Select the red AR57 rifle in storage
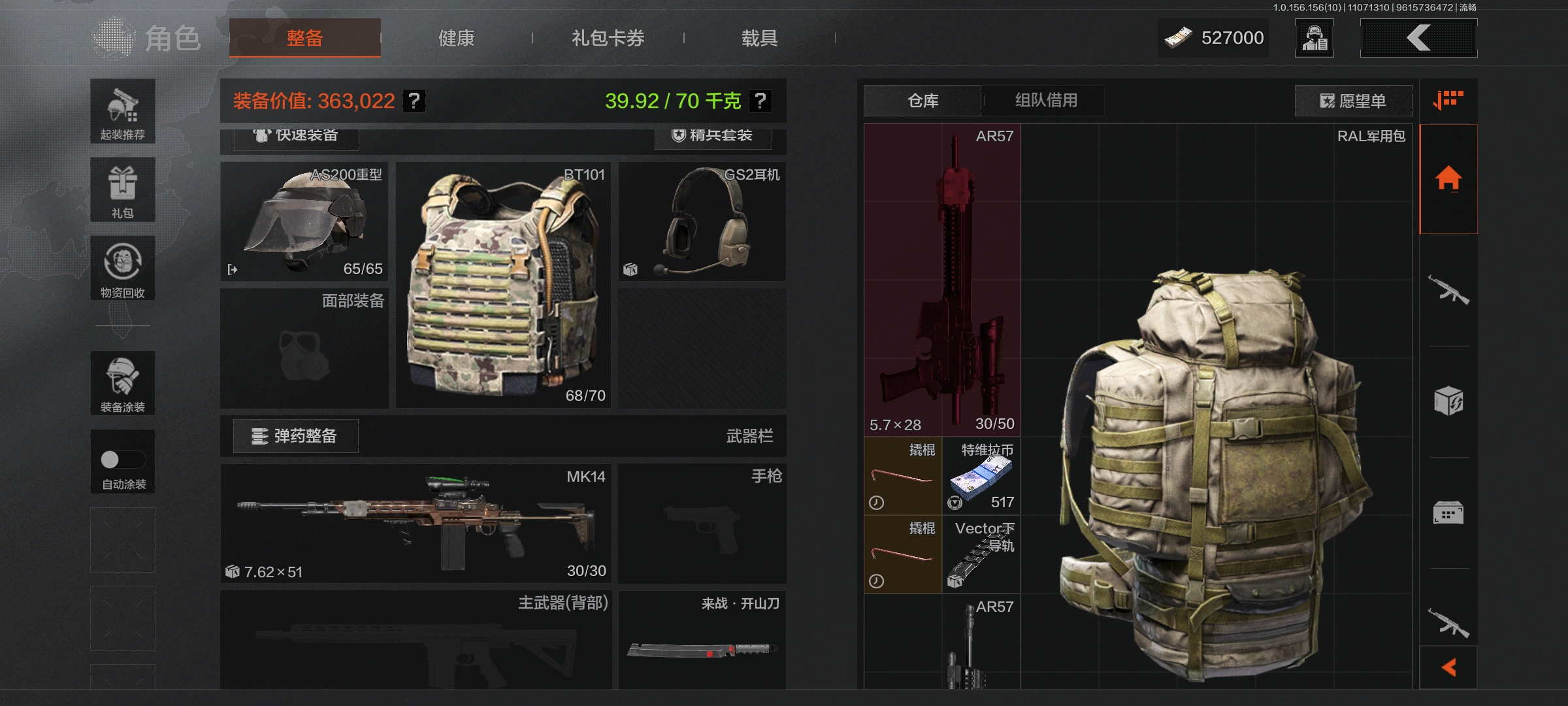Viewport: 1568px width, 706px height. click(941, 280)
